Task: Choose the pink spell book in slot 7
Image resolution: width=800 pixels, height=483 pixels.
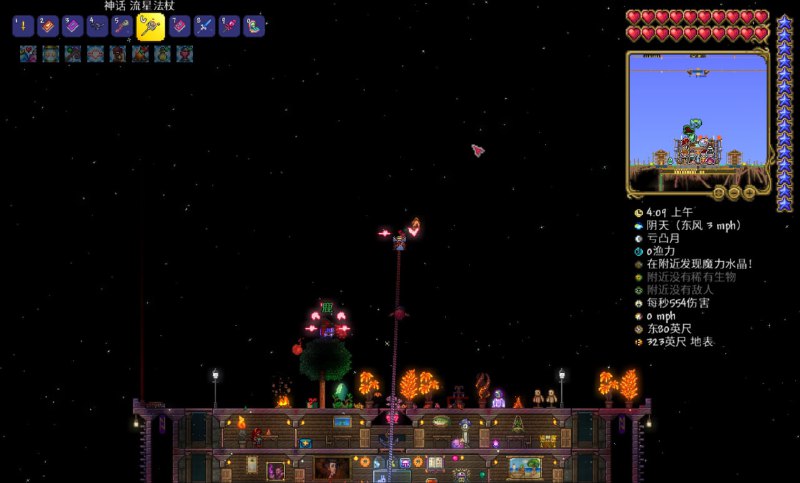Action: point(179,26)
